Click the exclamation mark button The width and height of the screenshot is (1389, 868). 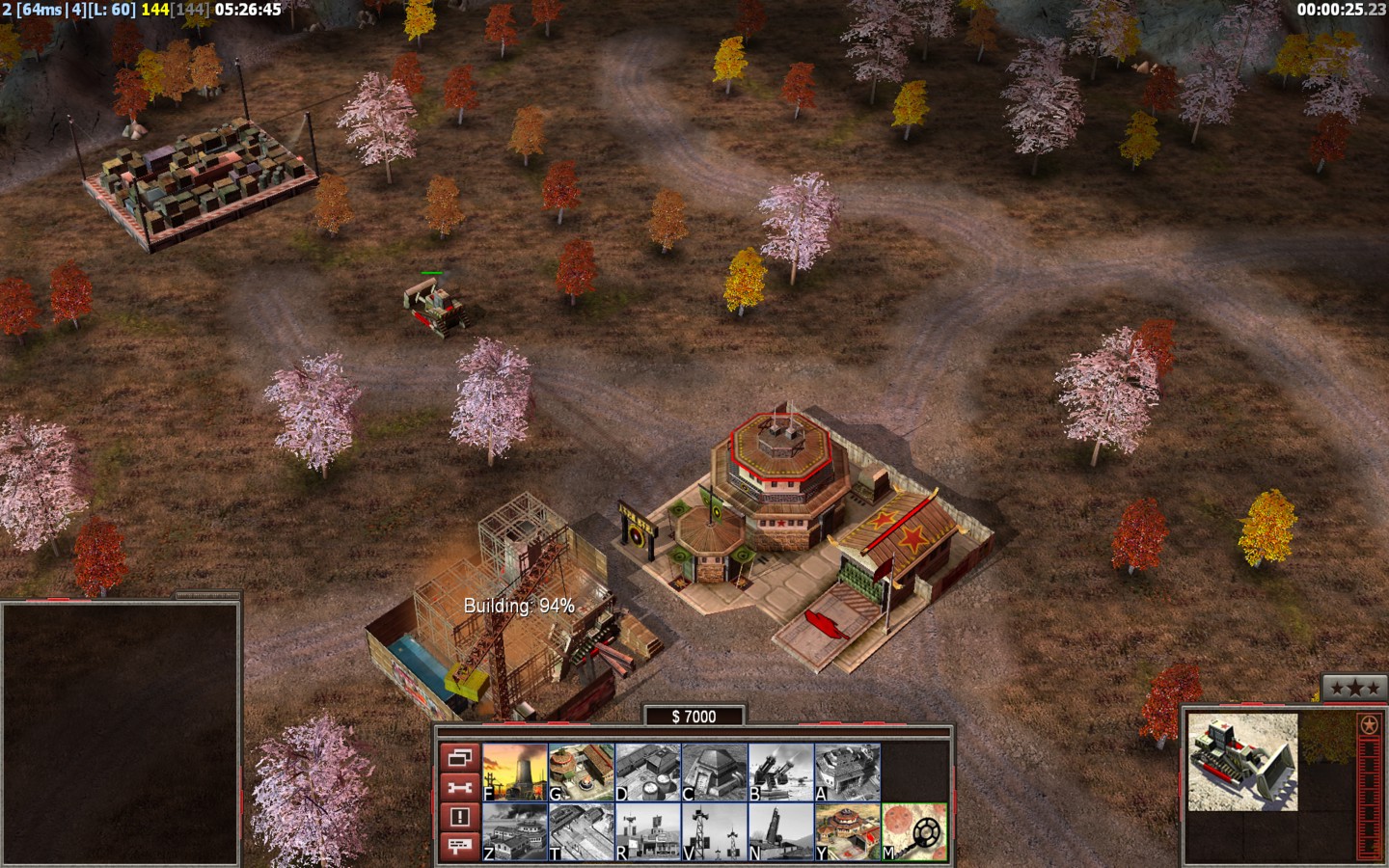460,817
